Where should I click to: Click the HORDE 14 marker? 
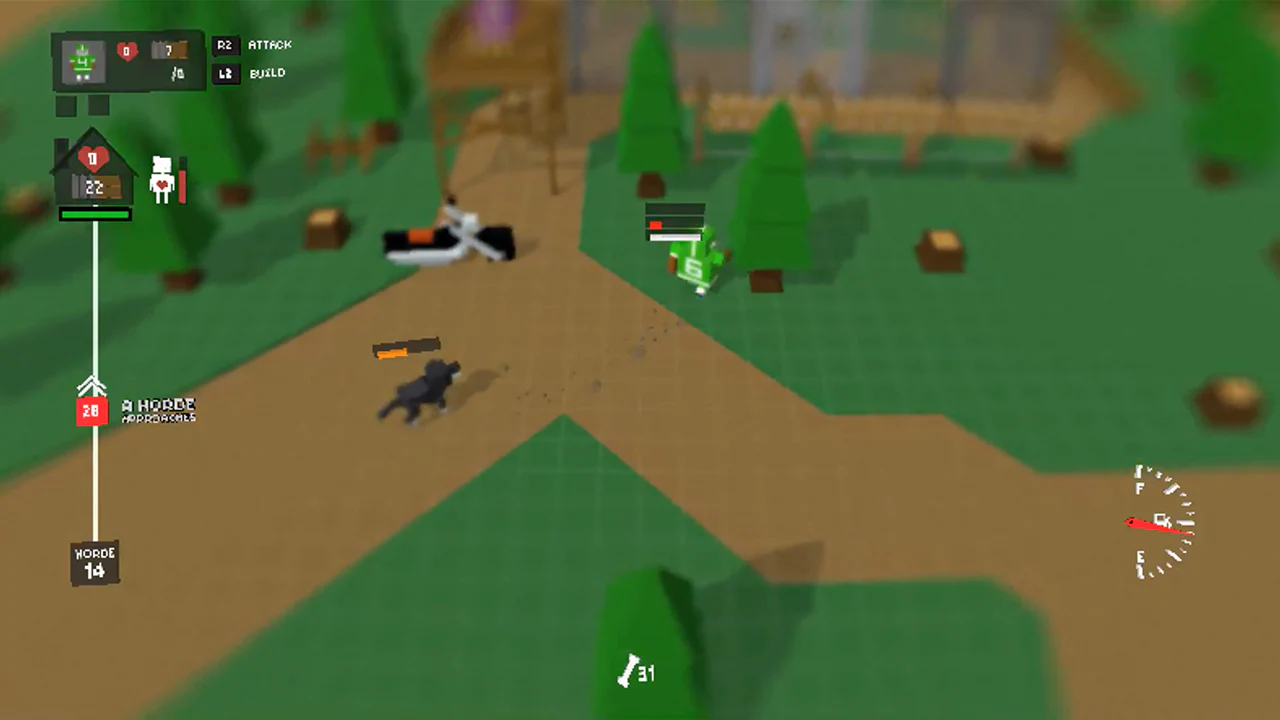(94, 561)
